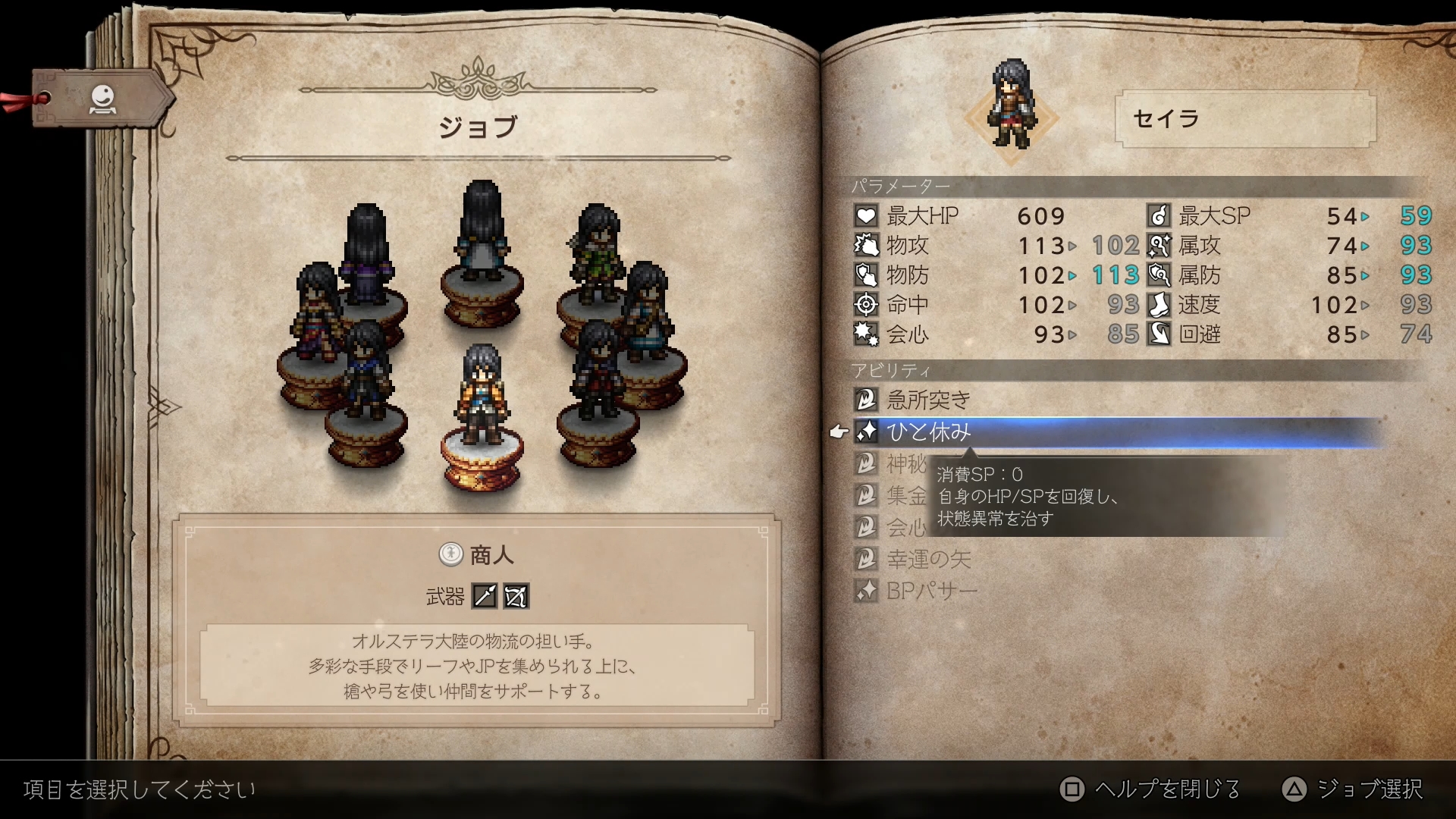Choose the 幸運の矢 ability
Image resolution: width=1456 pixels, height=819 pixels.
click(x=928, y=560)
